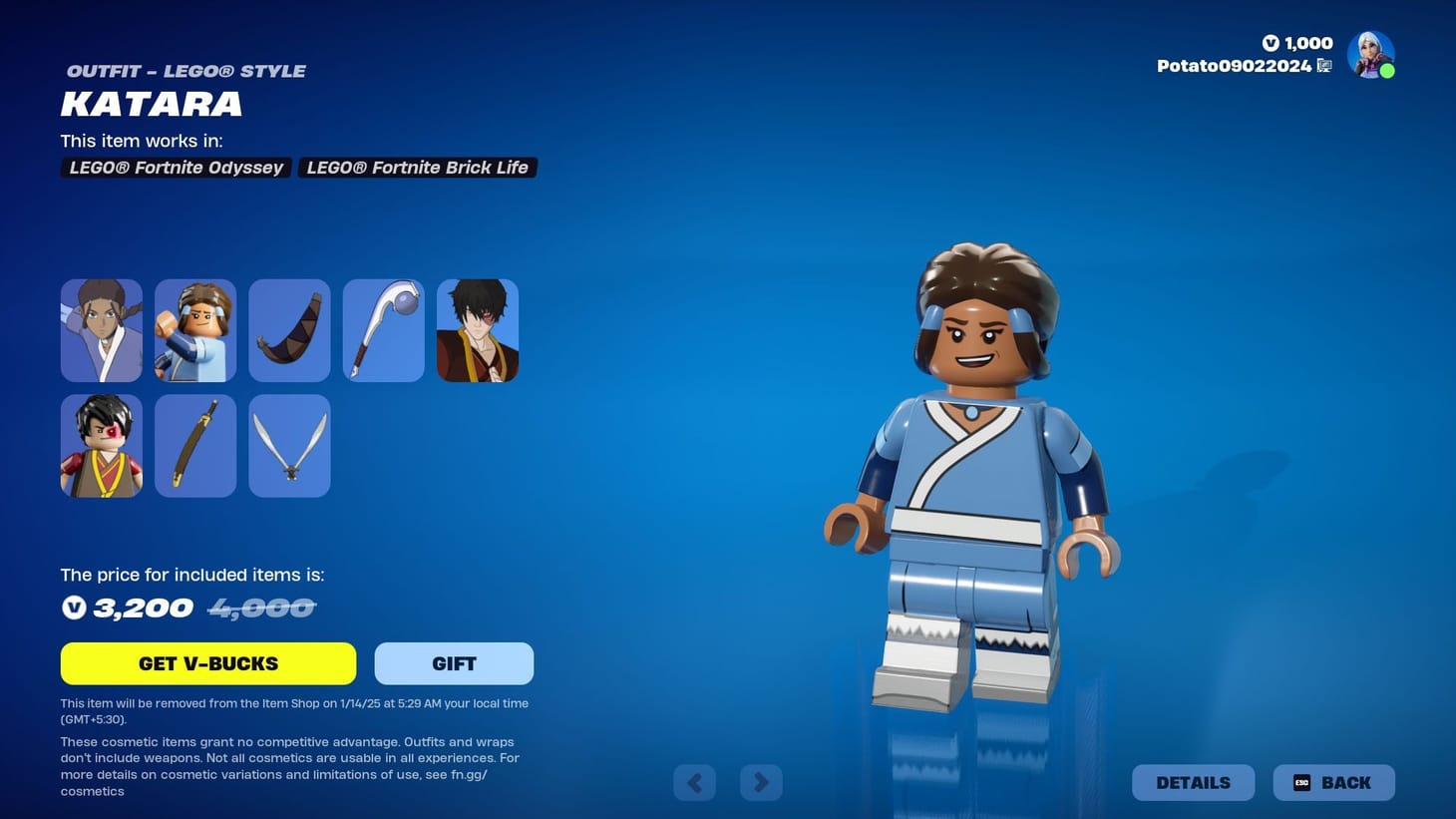Open the DETAILS panel
Screen dimensions: 1456x819
(1193, 782)
